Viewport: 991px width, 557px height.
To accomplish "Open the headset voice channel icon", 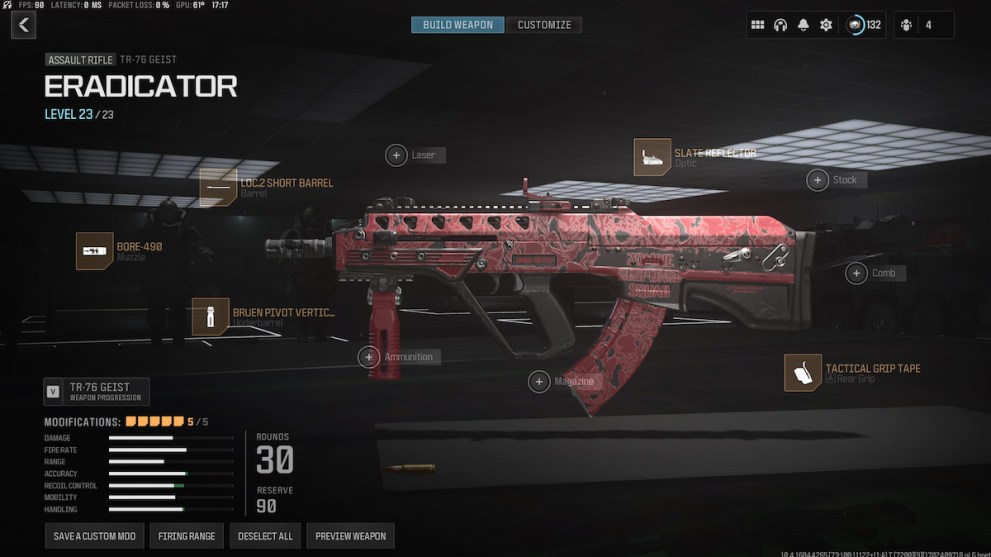I will 780,25.
